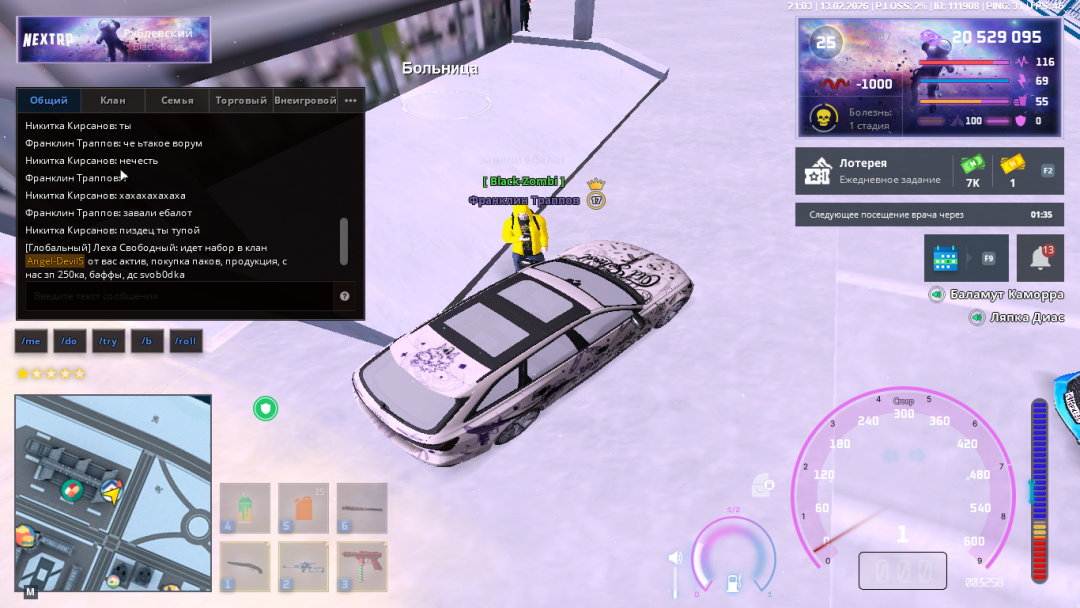Select the orange canister in slot 5

[304, 507]
